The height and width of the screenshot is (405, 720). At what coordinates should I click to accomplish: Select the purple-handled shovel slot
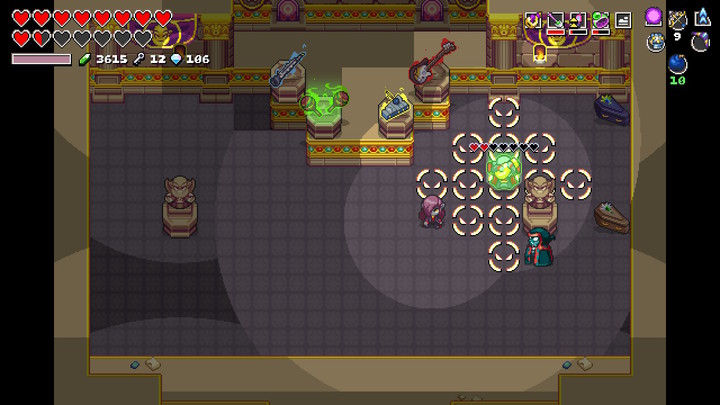coord(556,19)
